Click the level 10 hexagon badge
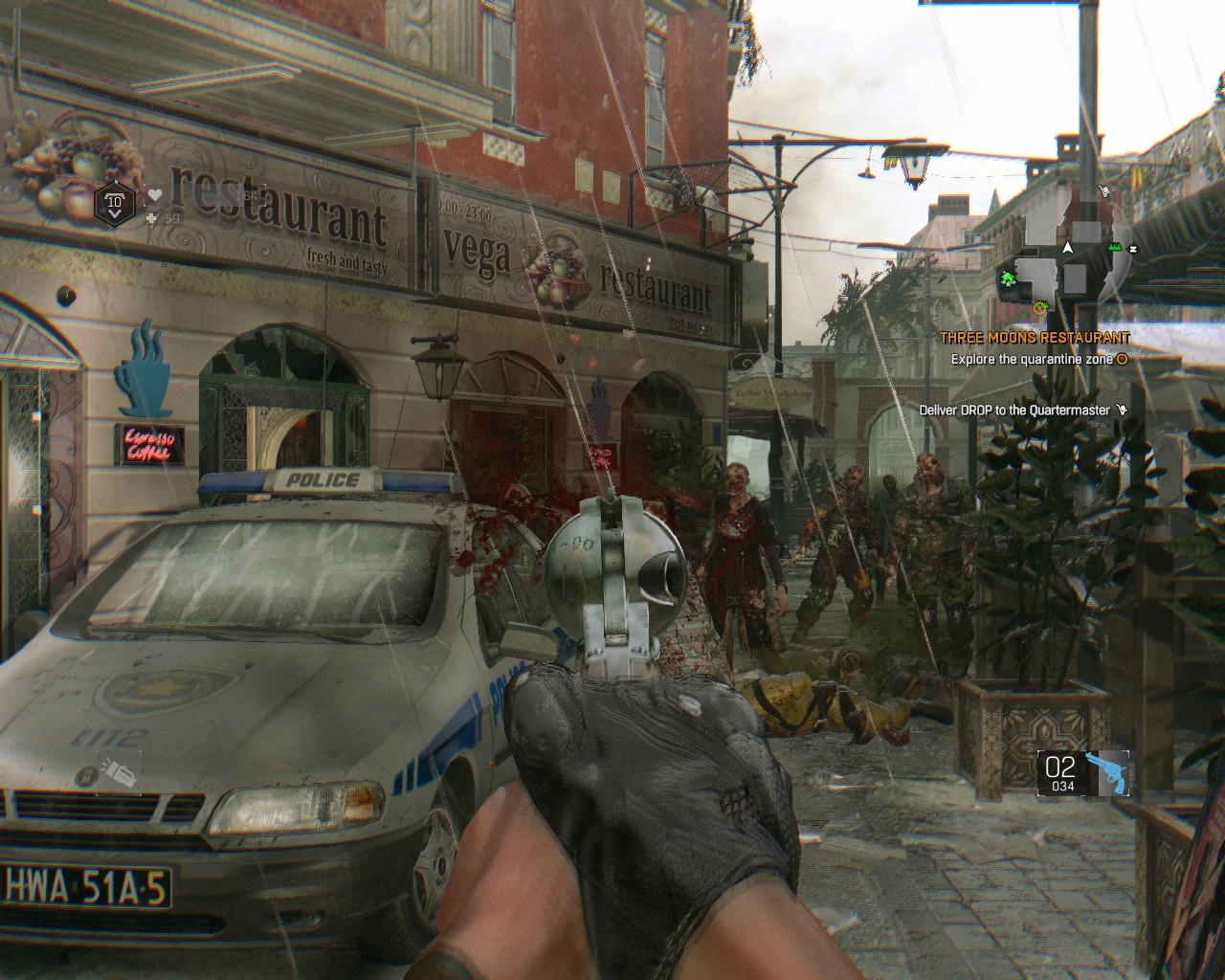This screenshot has width=1225, height=980. pyautogui.click(x=115, y=203)
